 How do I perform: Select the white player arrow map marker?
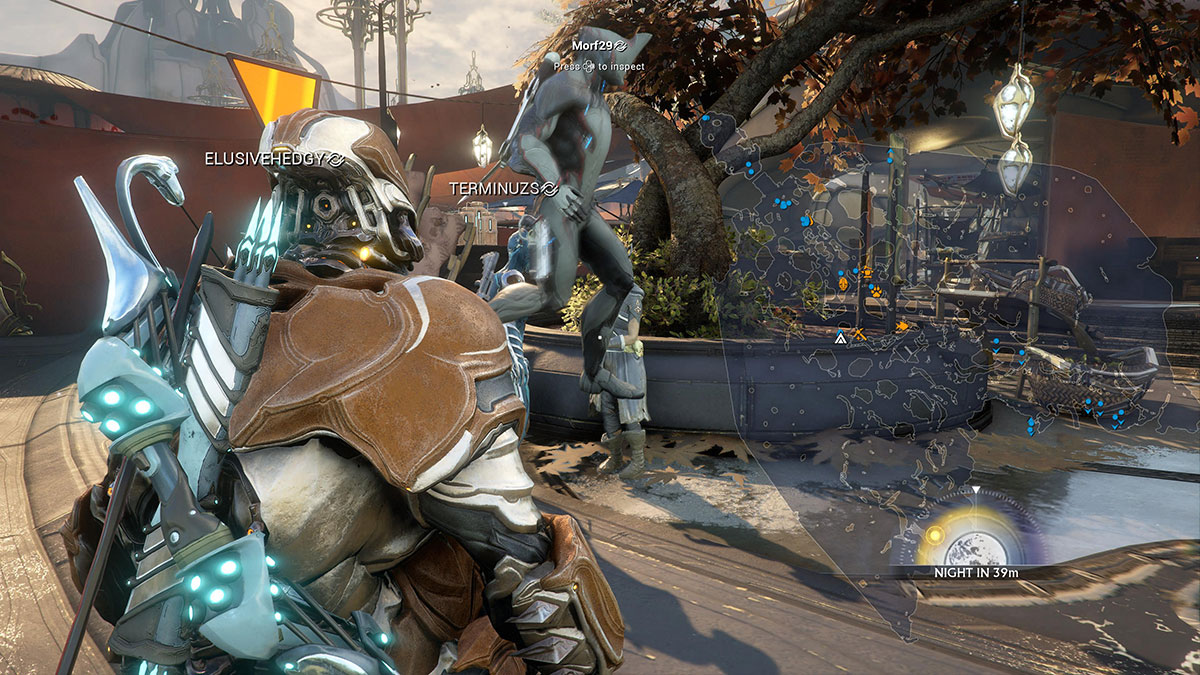pos(841,339)
